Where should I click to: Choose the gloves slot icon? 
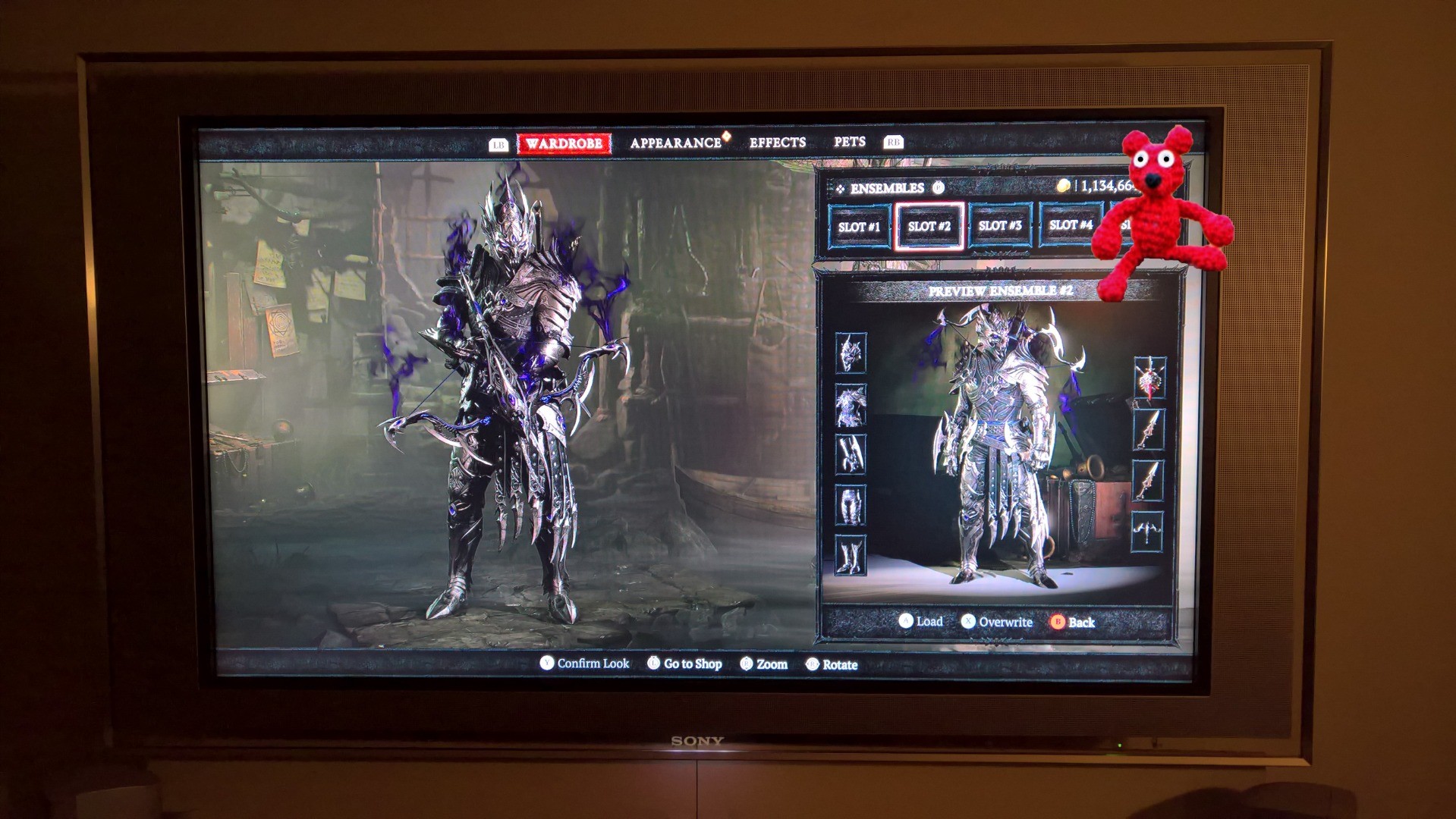pyautogui.click(x=851, y=454)
